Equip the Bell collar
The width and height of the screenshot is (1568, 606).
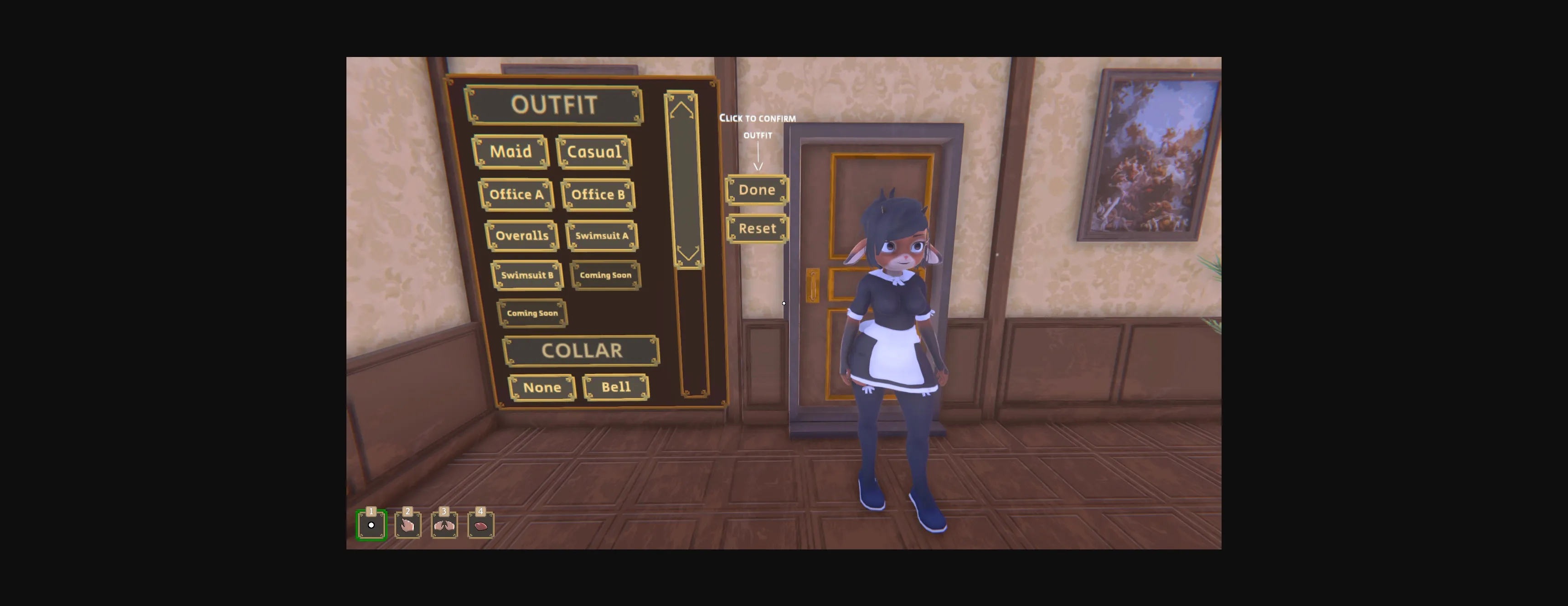[x=615, y=387]
